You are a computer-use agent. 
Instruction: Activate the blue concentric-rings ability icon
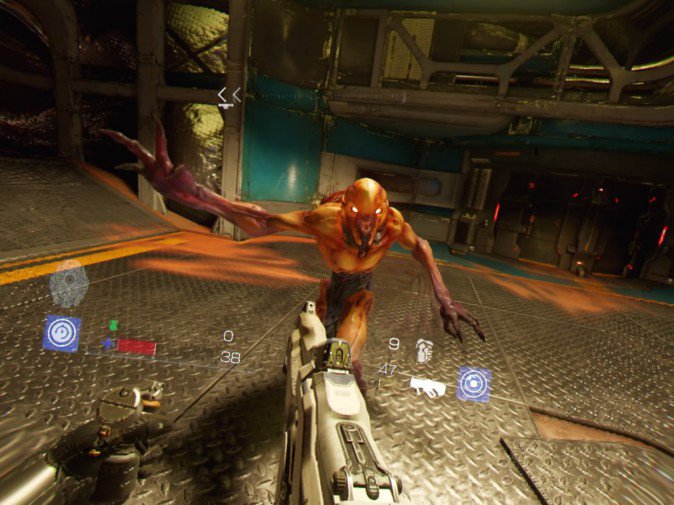473,384
